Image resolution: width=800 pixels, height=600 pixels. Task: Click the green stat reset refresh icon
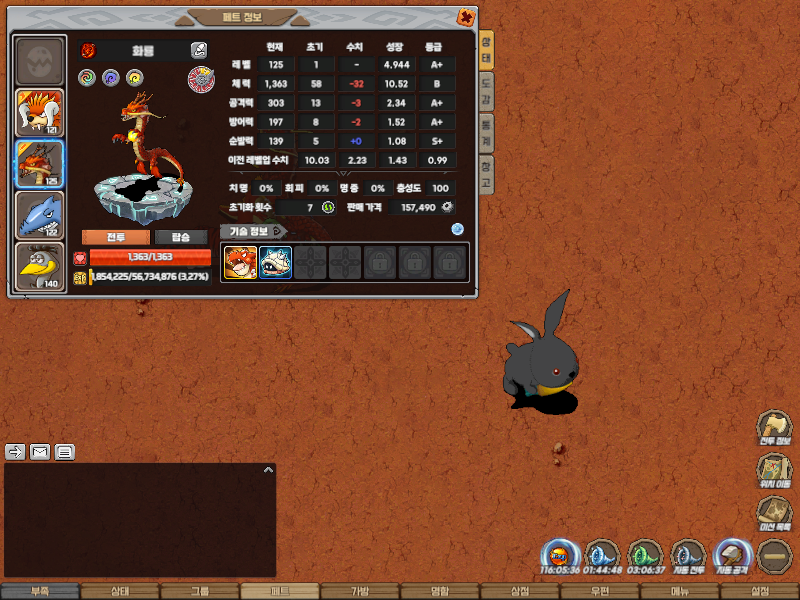point(327,207)
